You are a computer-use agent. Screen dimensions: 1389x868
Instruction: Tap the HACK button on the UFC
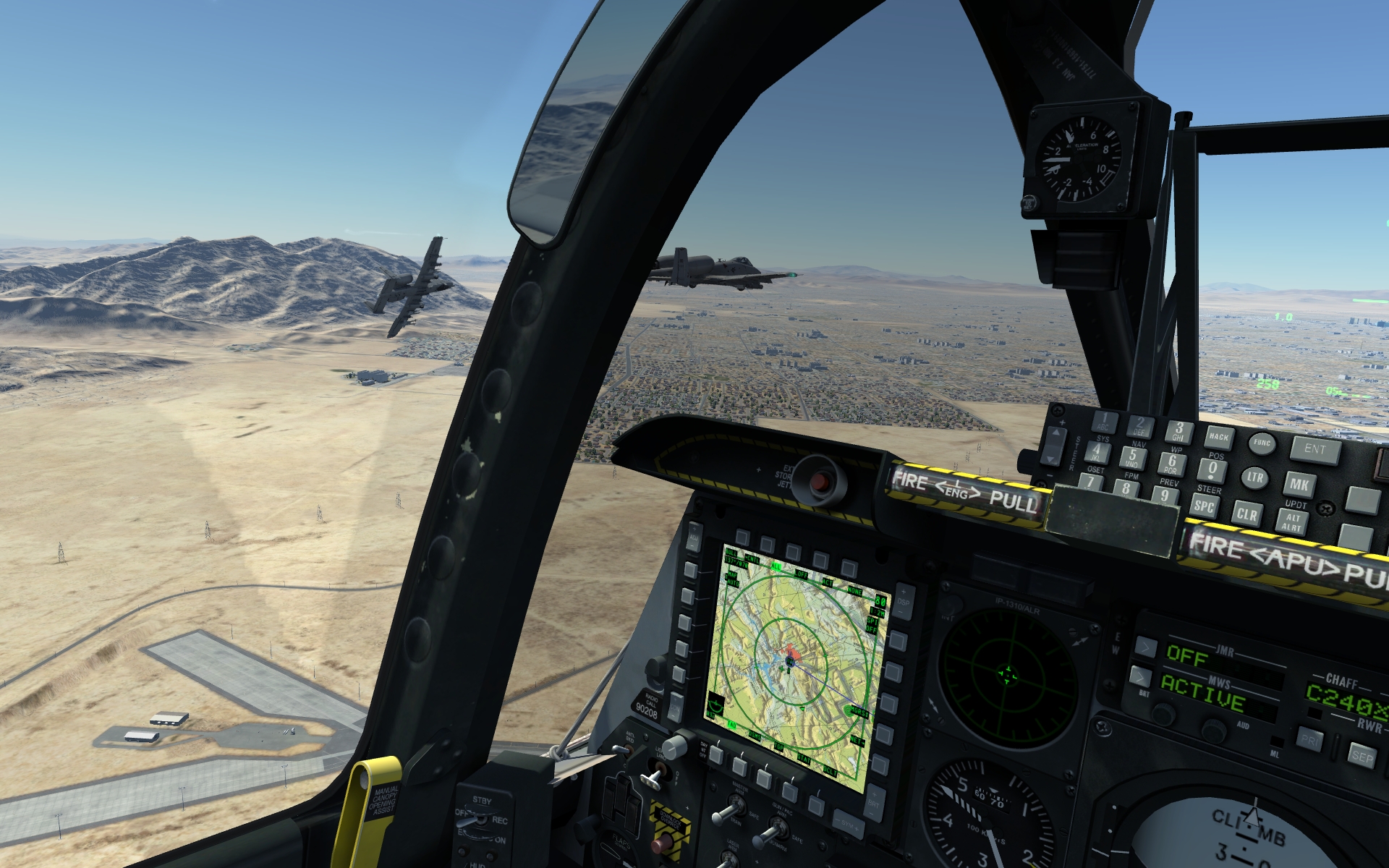click(x=1218, y=437)
